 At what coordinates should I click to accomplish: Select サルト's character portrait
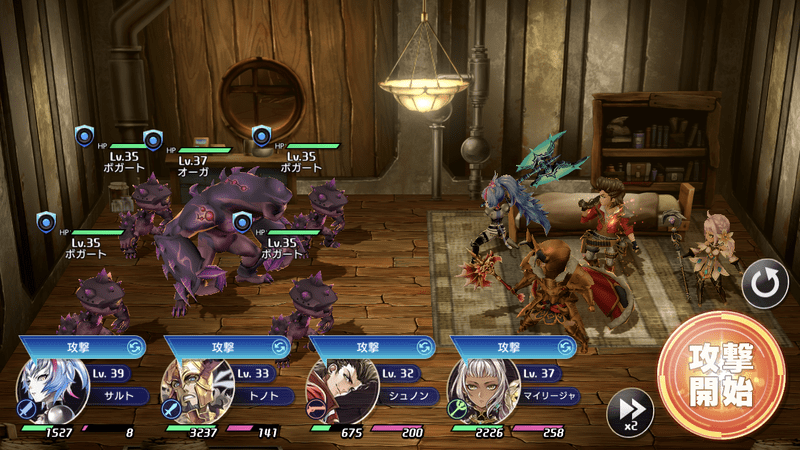click(47, 391)
